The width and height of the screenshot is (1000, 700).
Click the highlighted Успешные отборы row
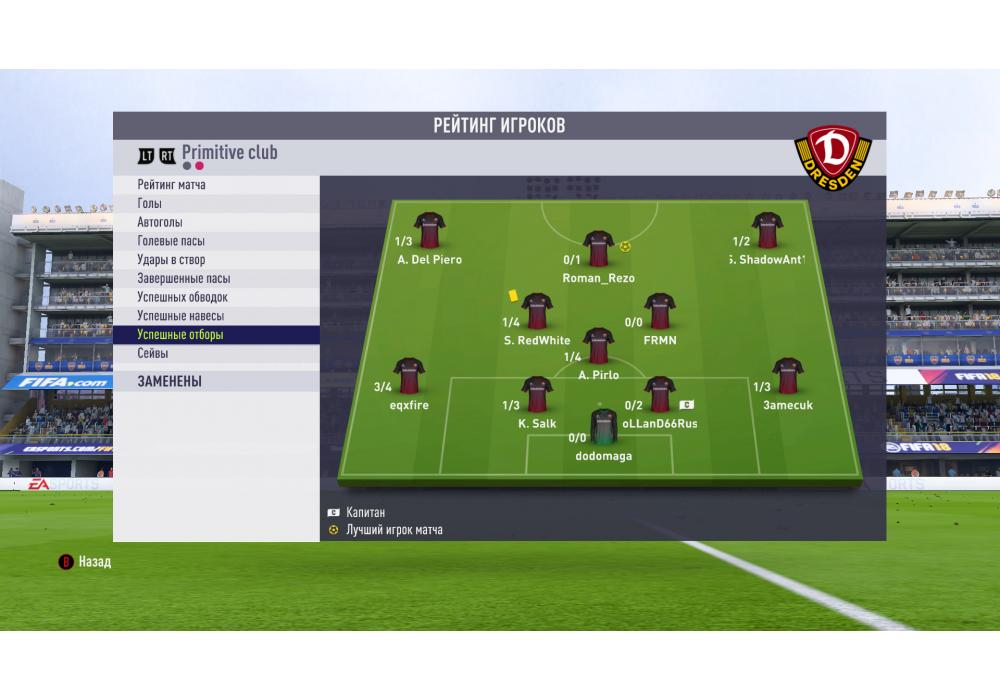tap(216, 335)
